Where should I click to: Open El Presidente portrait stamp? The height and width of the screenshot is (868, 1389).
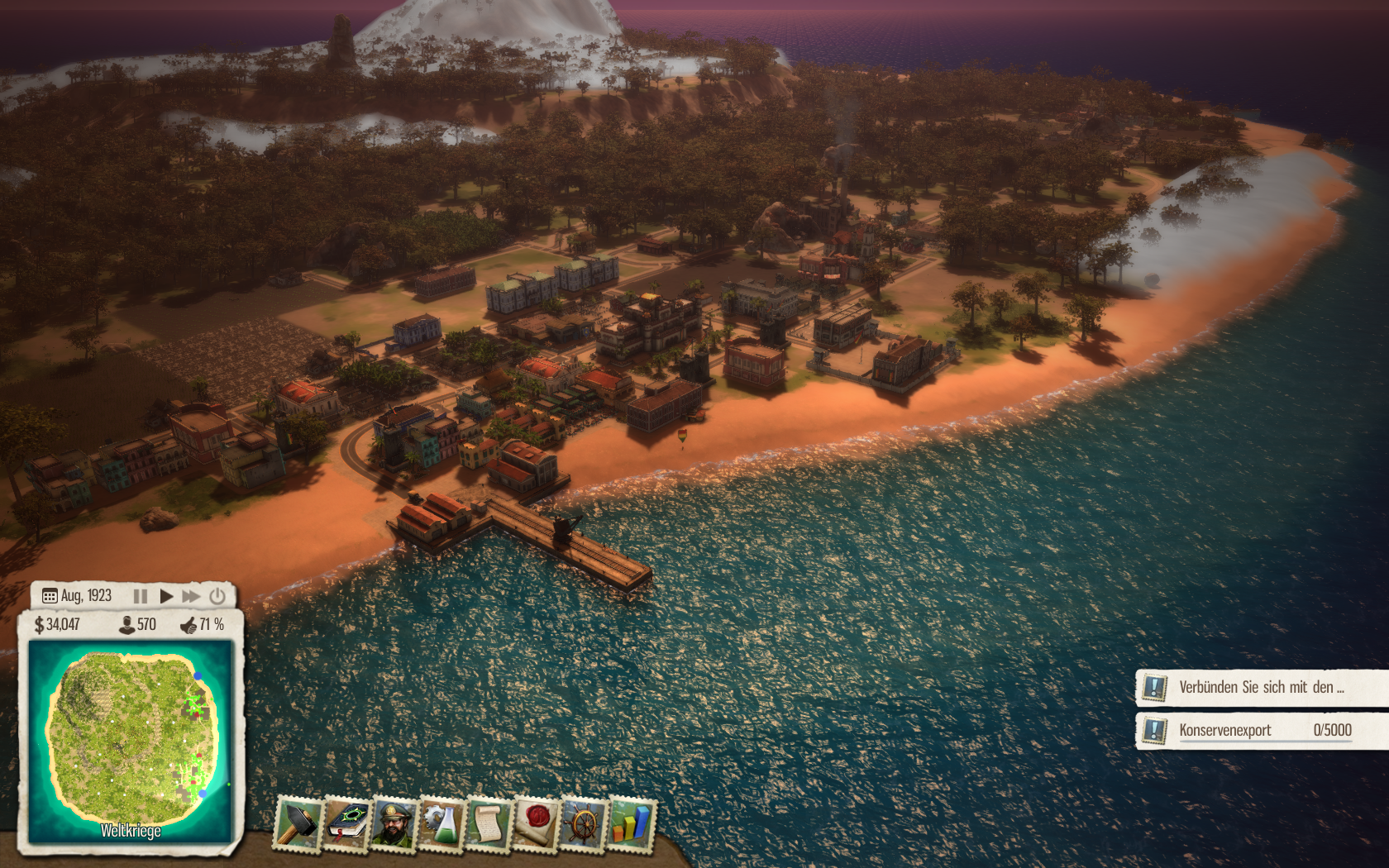(394, 823)
